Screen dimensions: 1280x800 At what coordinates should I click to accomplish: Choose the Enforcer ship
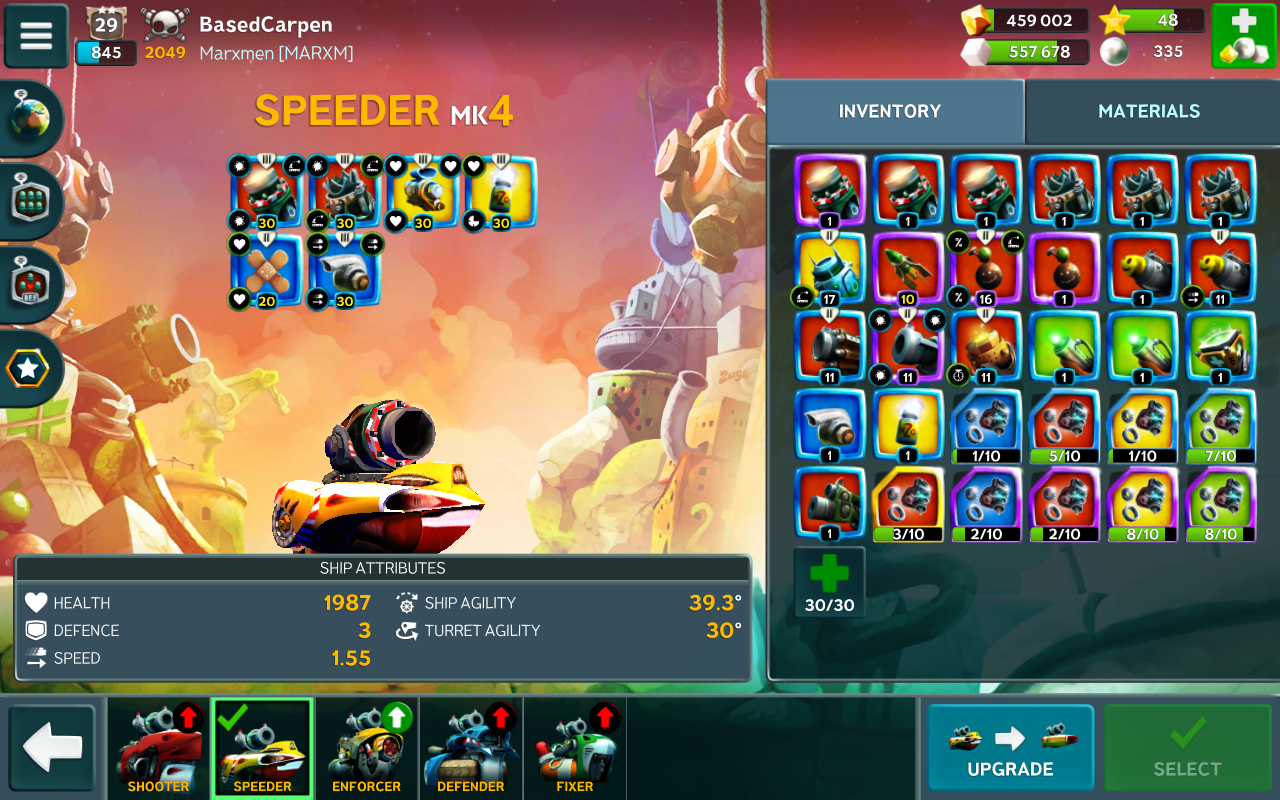(x=366, y=748)
